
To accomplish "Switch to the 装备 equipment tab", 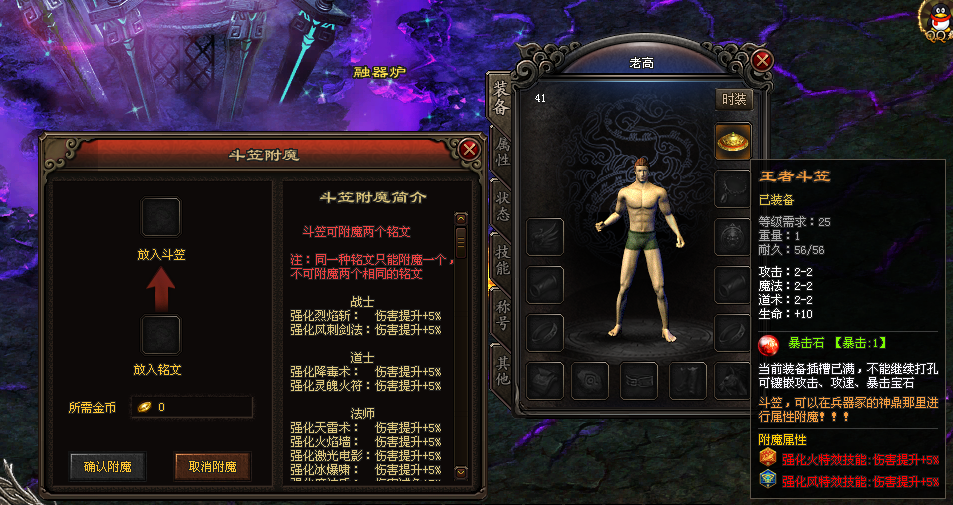I will pos(500,97).
